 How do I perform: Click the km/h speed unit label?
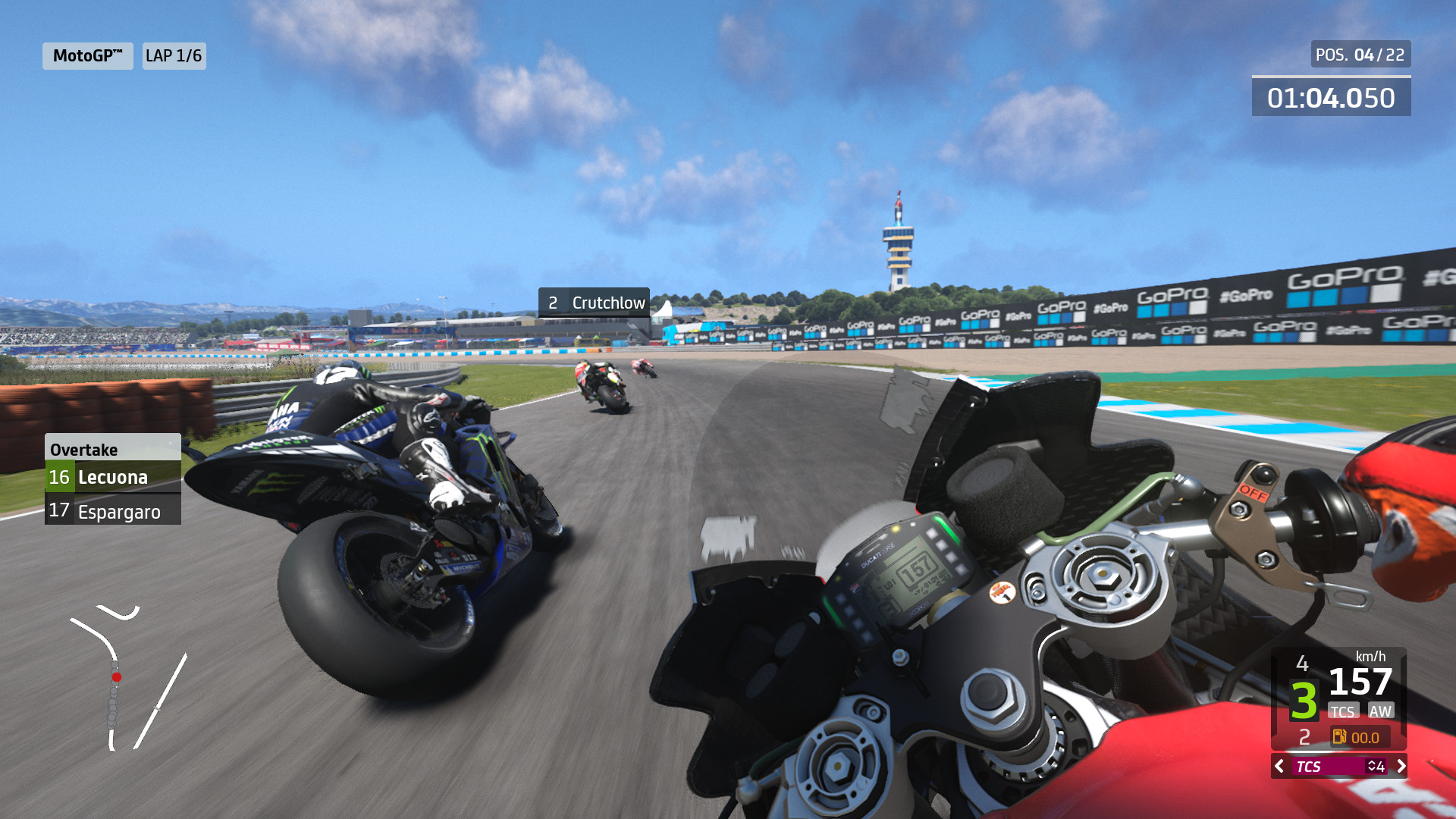[1370, 657]
